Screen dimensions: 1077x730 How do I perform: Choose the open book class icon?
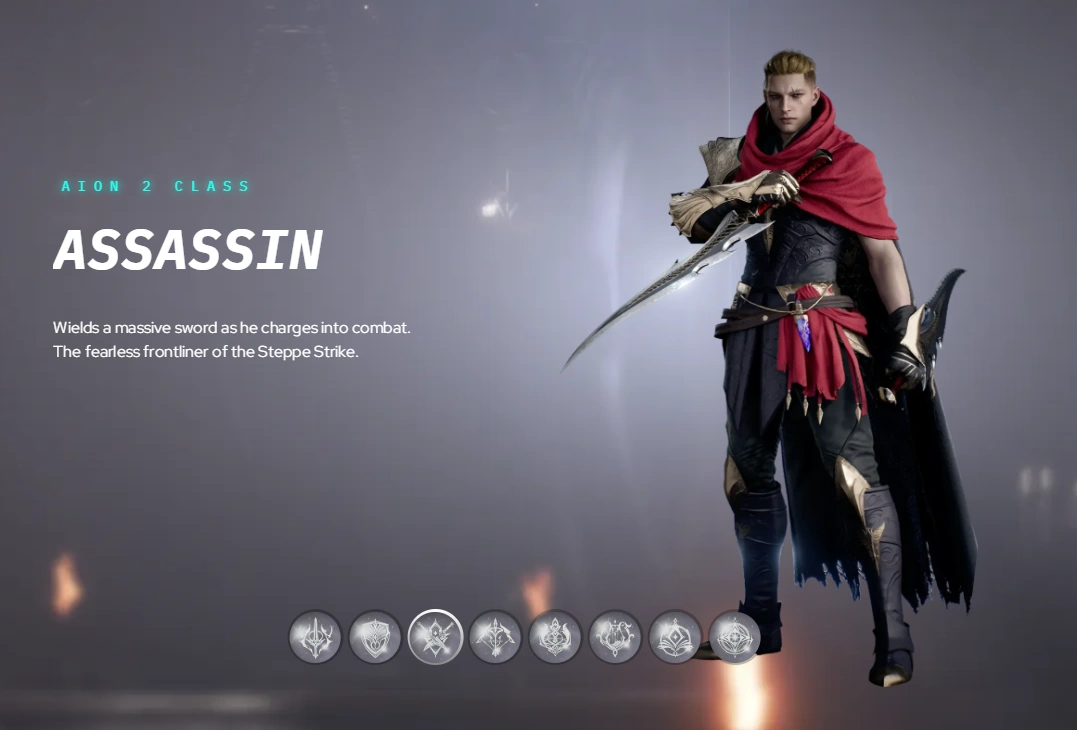(675, 637)
